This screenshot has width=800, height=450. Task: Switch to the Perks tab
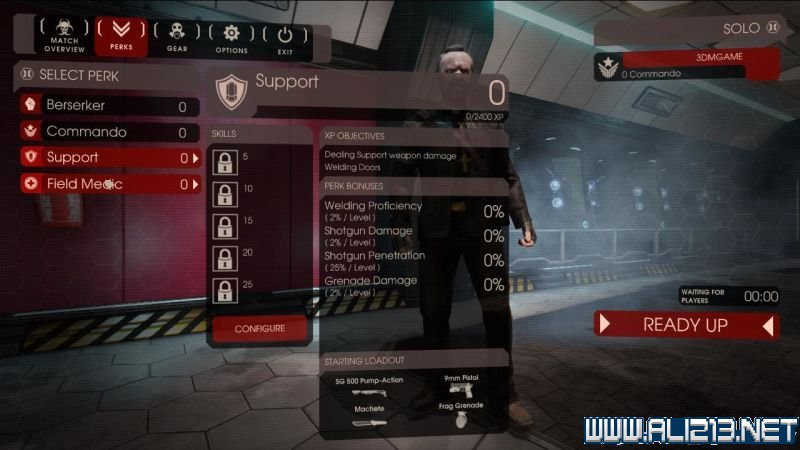tap(120, 38)
